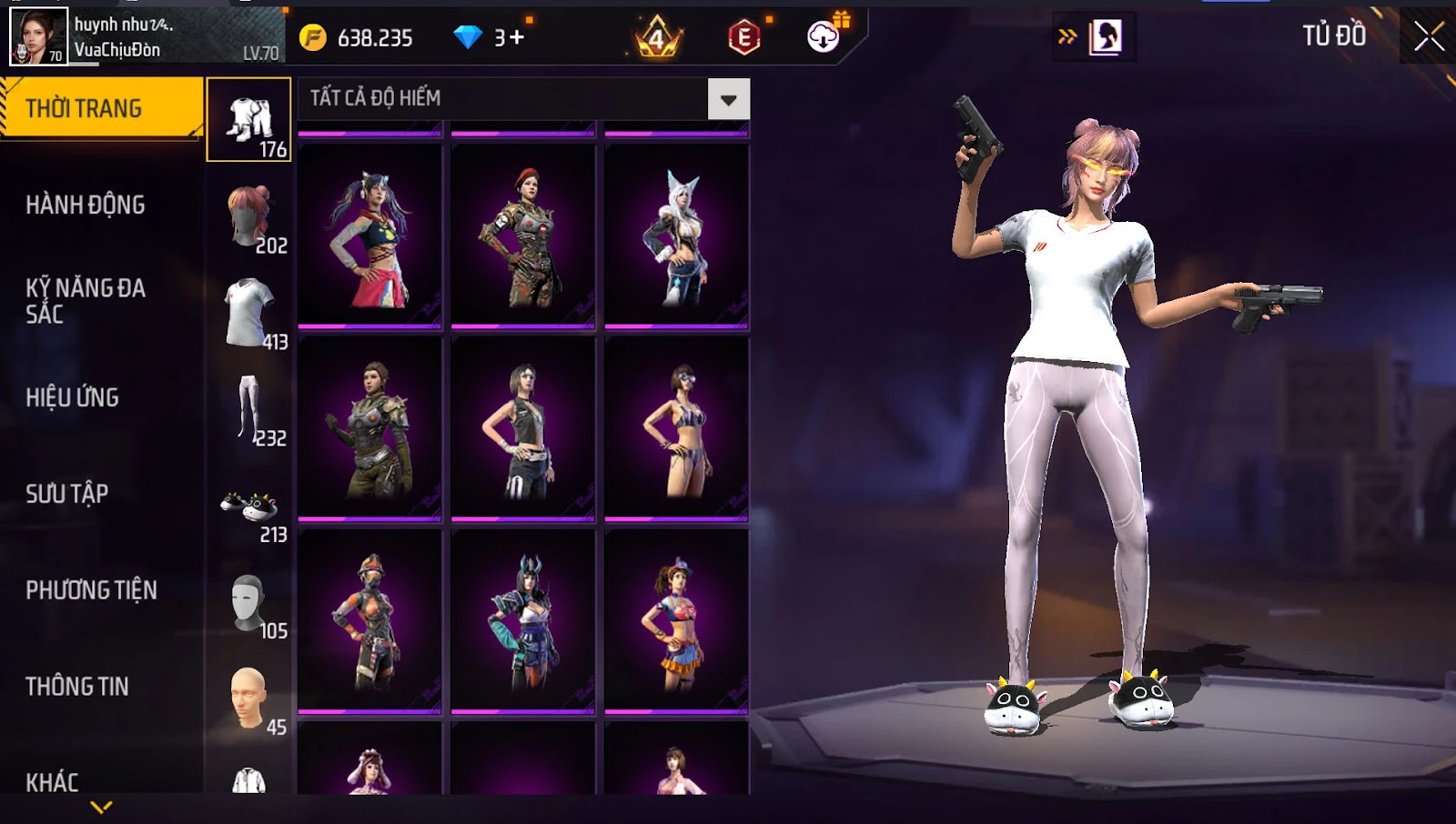The width and height of the screenshot is (1456, 824).
Task: Choose the pants subcategory with 232 items
Action: pyautogui.click(x=249, y=409)
